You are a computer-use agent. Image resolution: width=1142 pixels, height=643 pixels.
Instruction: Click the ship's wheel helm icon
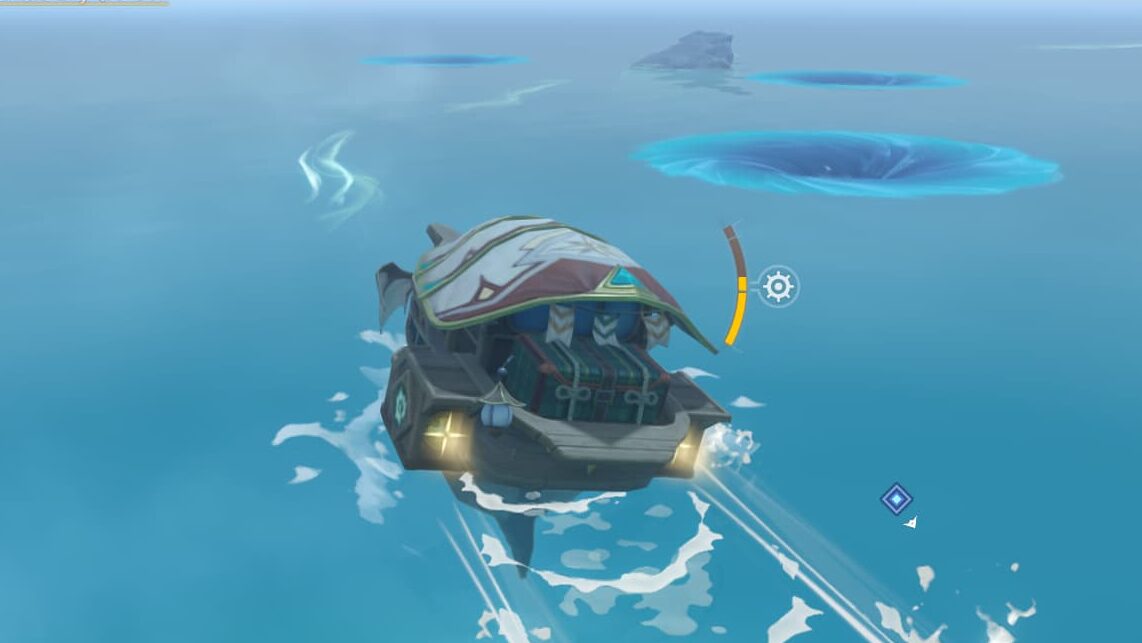tap(778, 287)
